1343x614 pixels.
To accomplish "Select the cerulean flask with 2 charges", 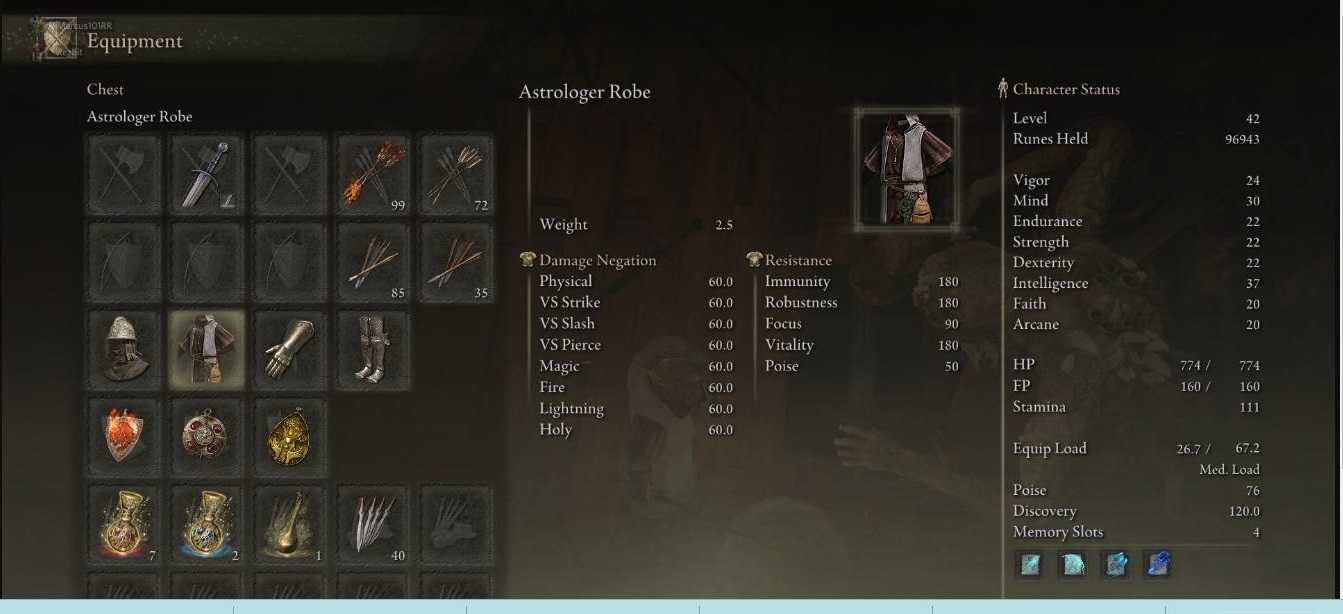I will click(x=207, y=523).
